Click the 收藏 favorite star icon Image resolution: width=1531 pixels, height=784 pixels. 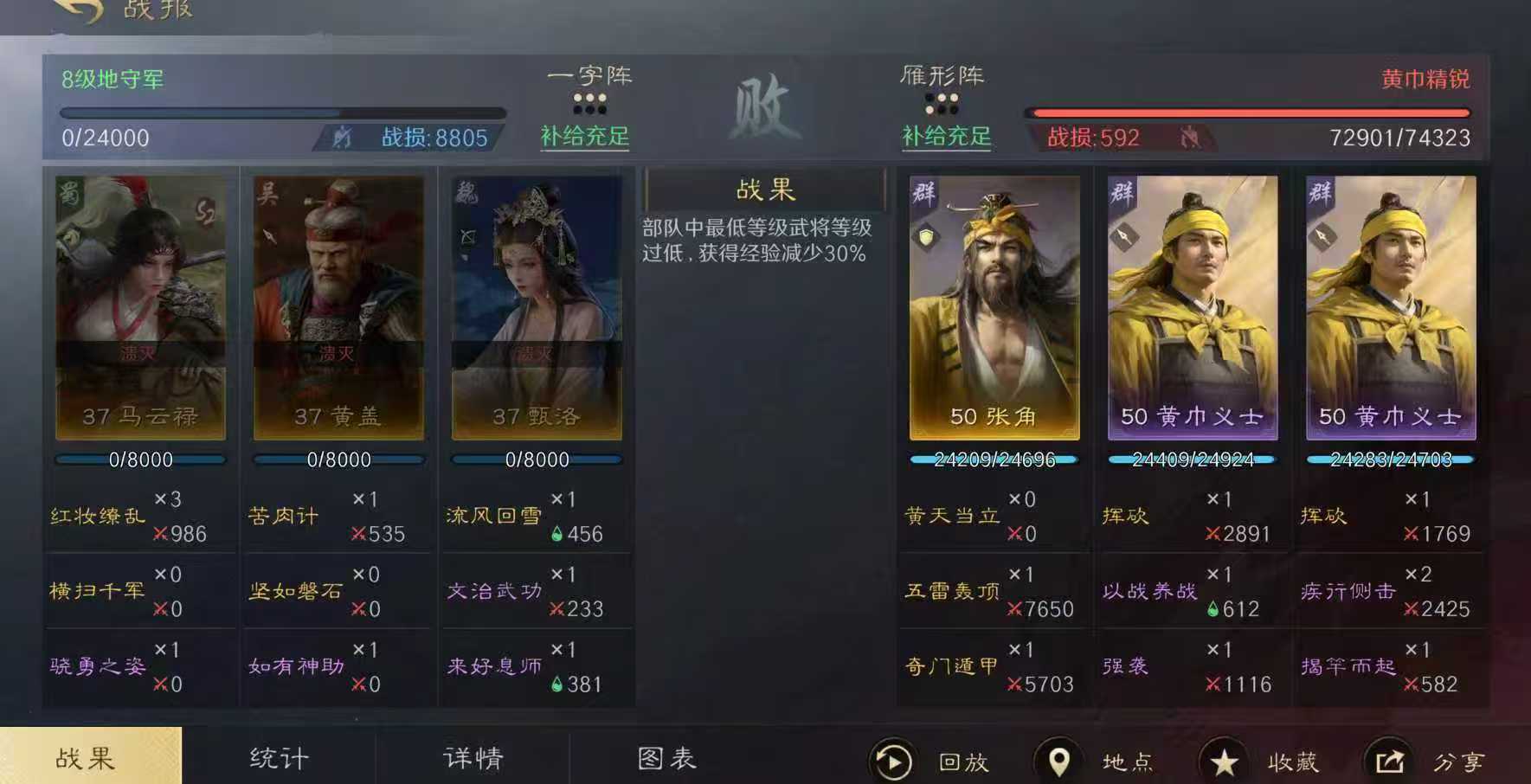click(x=1225, y=762)
